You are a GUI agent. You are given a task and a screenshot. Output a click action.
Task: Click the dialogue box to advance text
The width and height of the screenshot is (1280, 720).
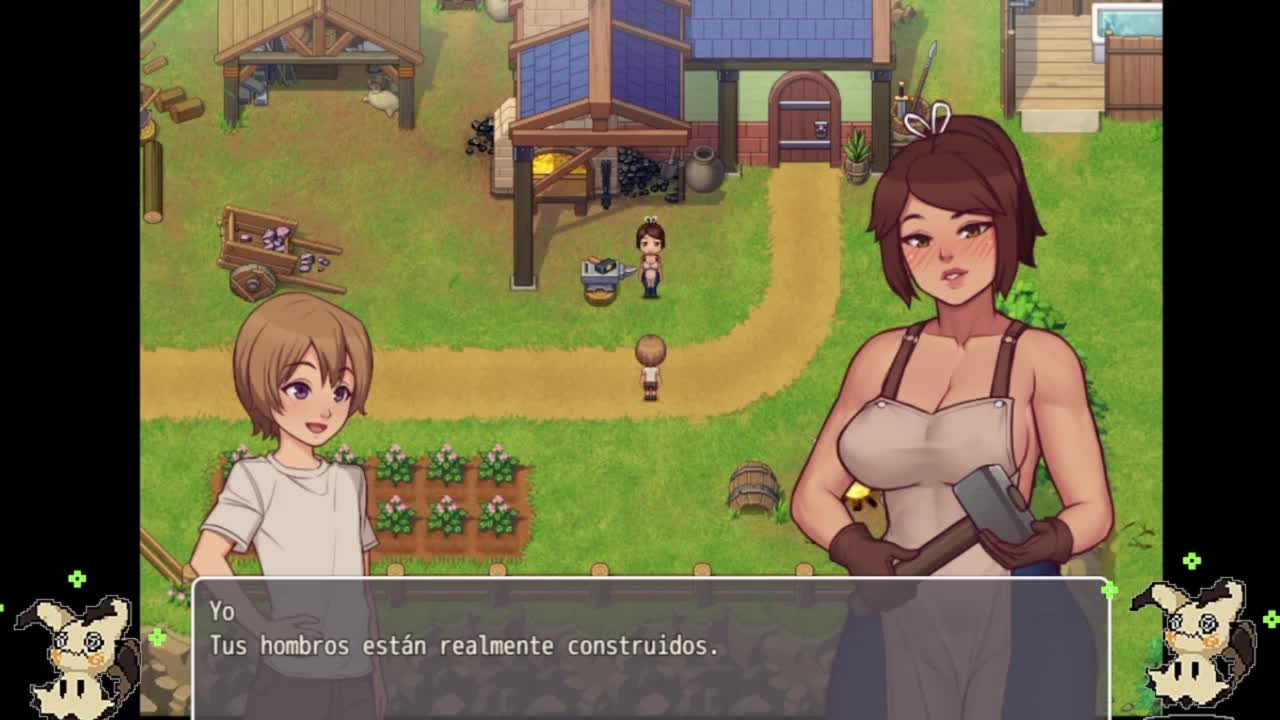[650, 645]
